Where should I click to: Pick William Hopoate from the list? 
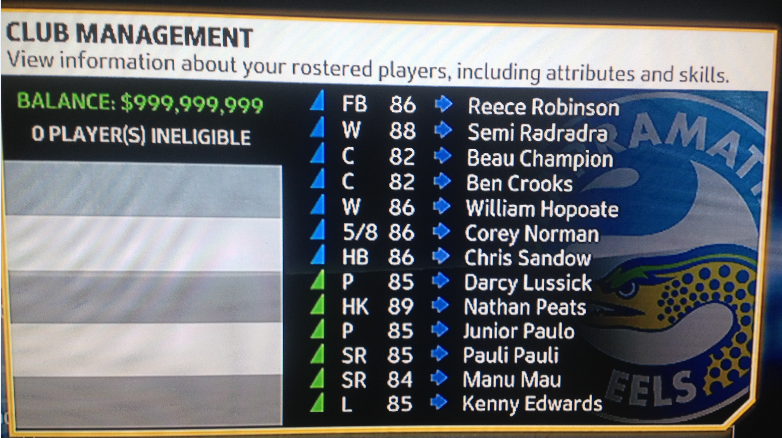tap(541, 209)
